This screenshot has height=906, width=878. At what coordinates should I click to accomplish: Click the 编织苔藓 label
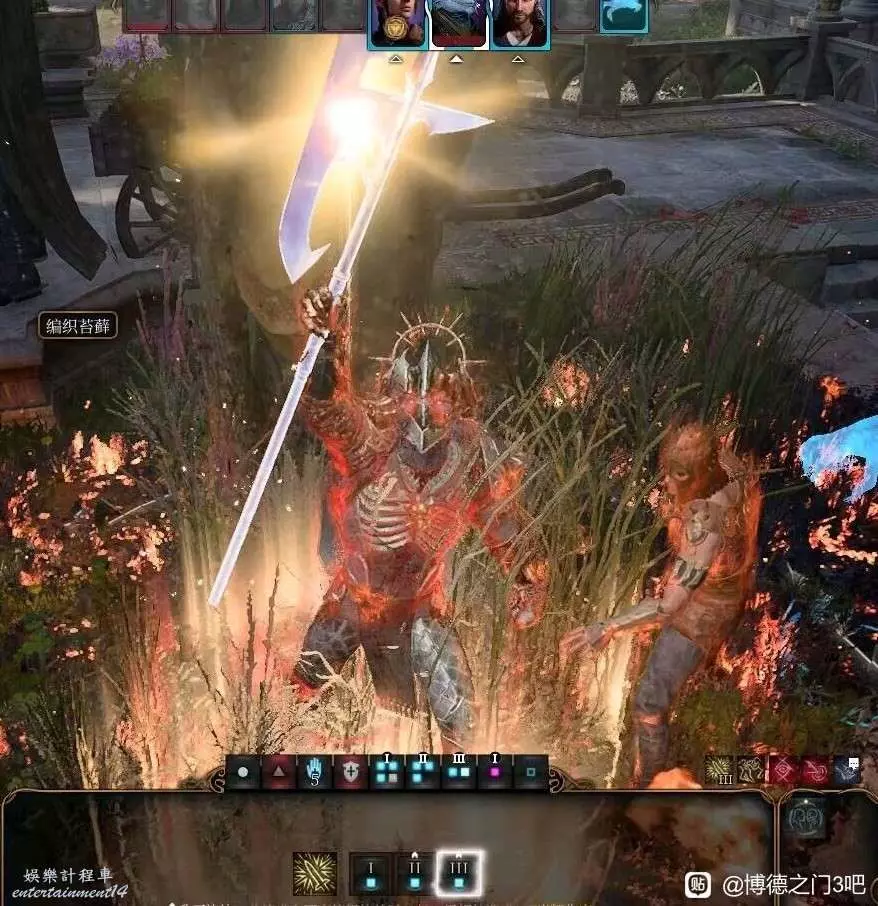(x=78, y=326)
